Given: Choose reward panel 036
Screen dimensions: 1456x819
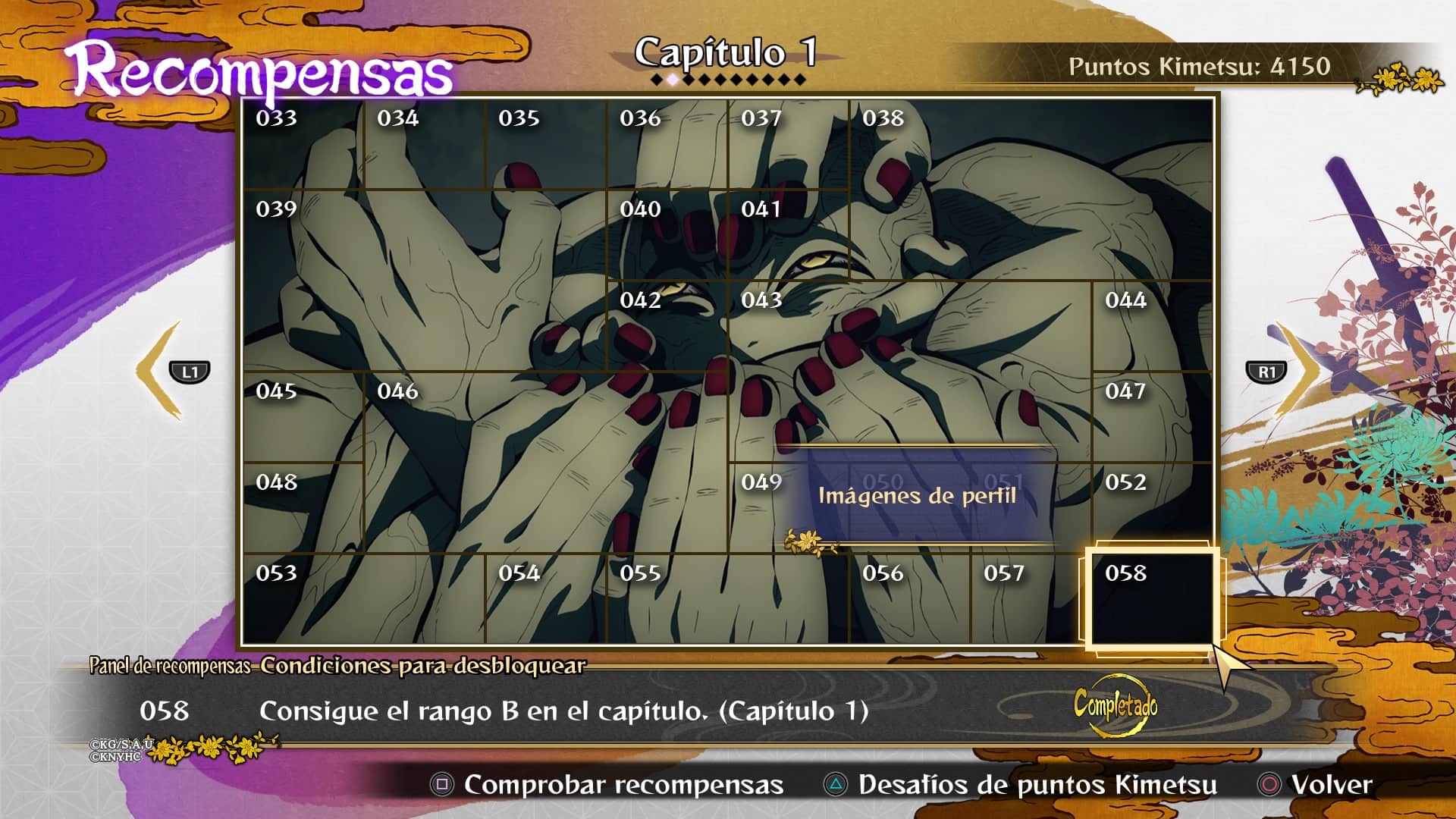Looking at the screenshot, I should [x=667, y=144].
